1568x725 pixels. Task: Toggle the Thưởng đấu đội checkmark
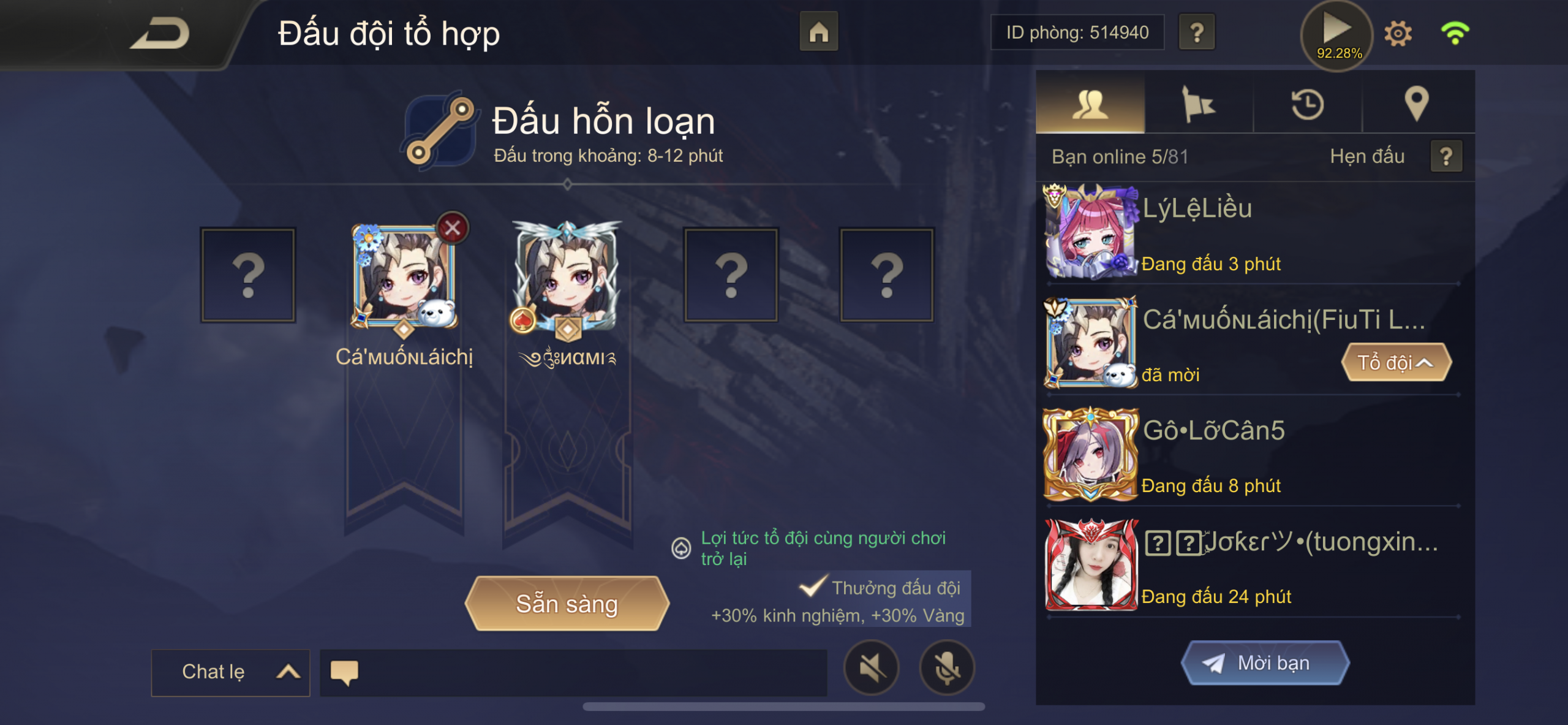coord(813,587)
